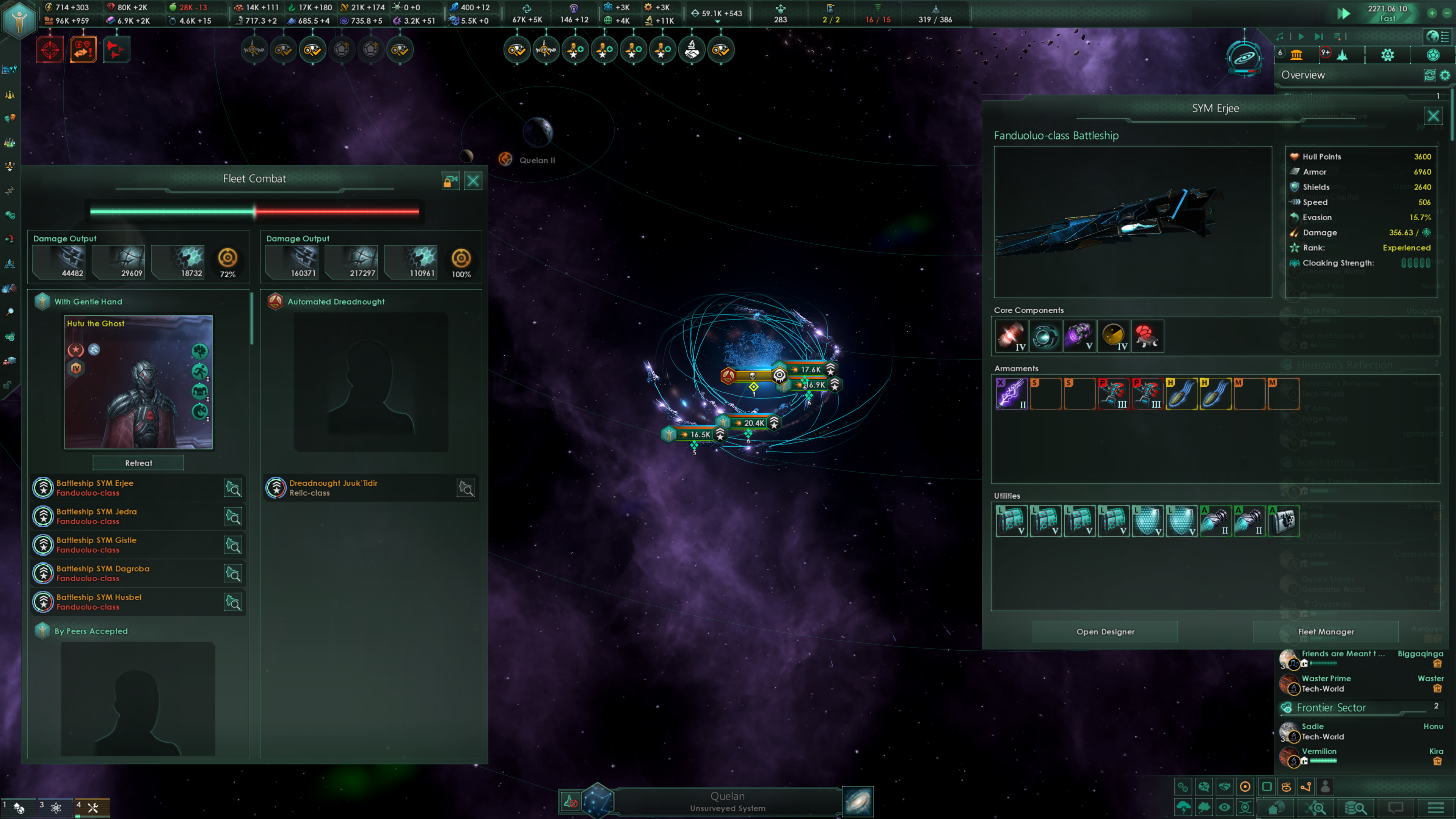This screenshot has width=1456, height=819.
Task: Open the ship Designer
Action: [x=1105, y=631]
